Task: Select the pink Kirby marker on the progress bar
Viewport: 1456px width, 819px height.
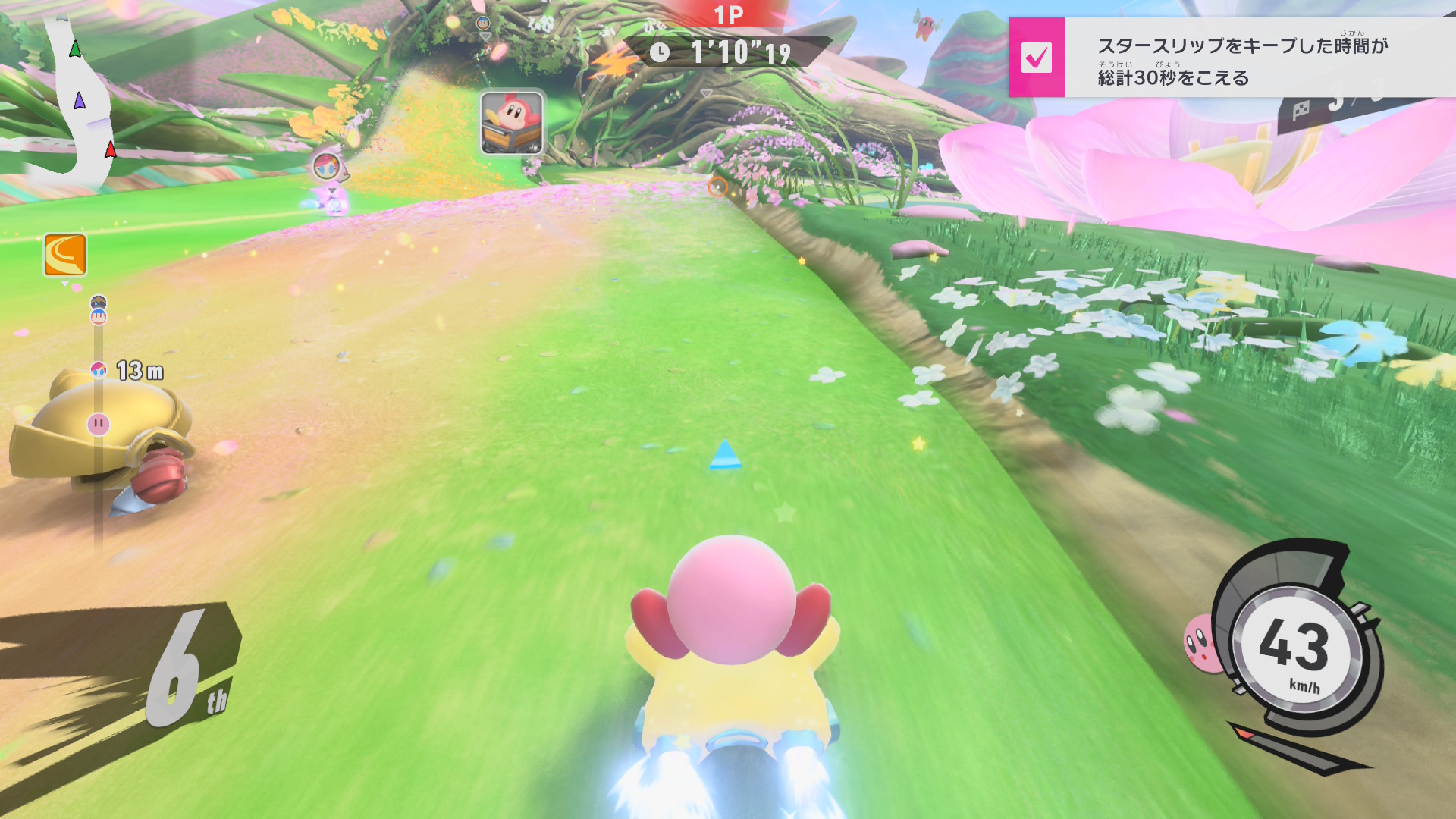Action: click(99, 424)
